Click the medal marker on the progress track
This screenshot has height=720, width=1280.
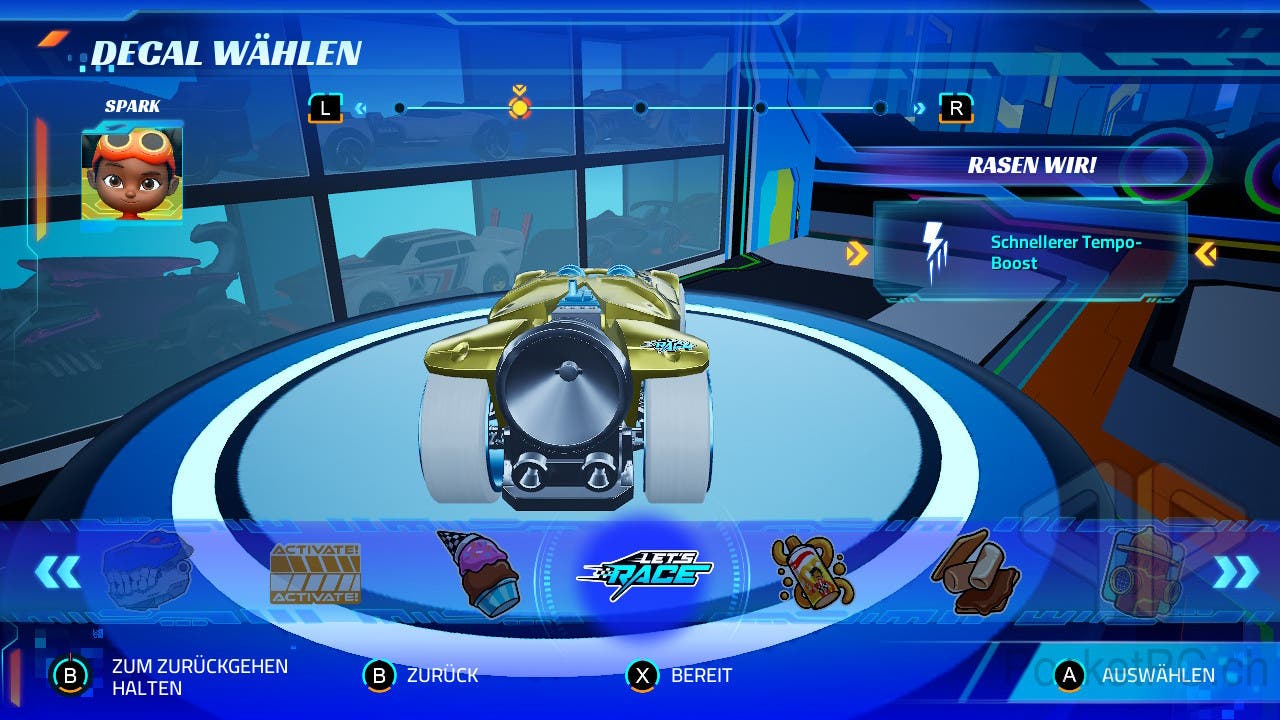click(519, 105)
